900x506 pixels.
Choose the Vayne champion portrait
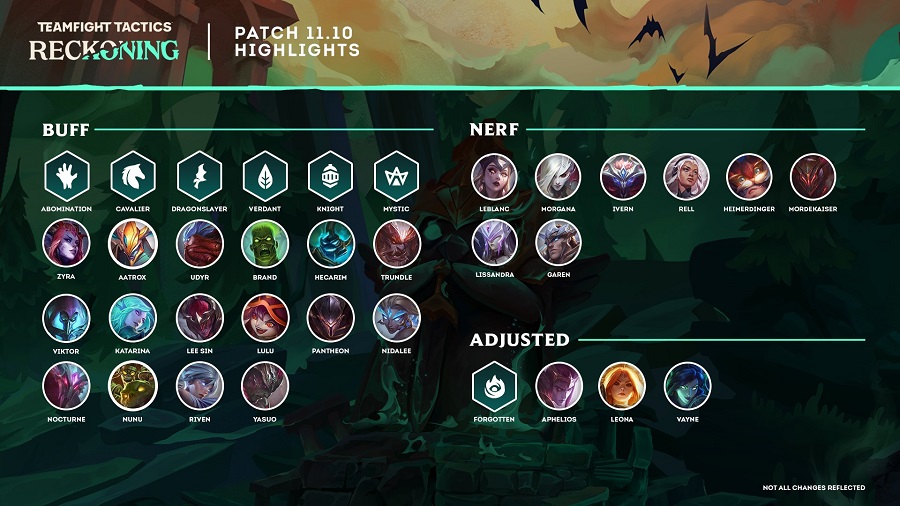pyautogui.click(x=687, y=386)
